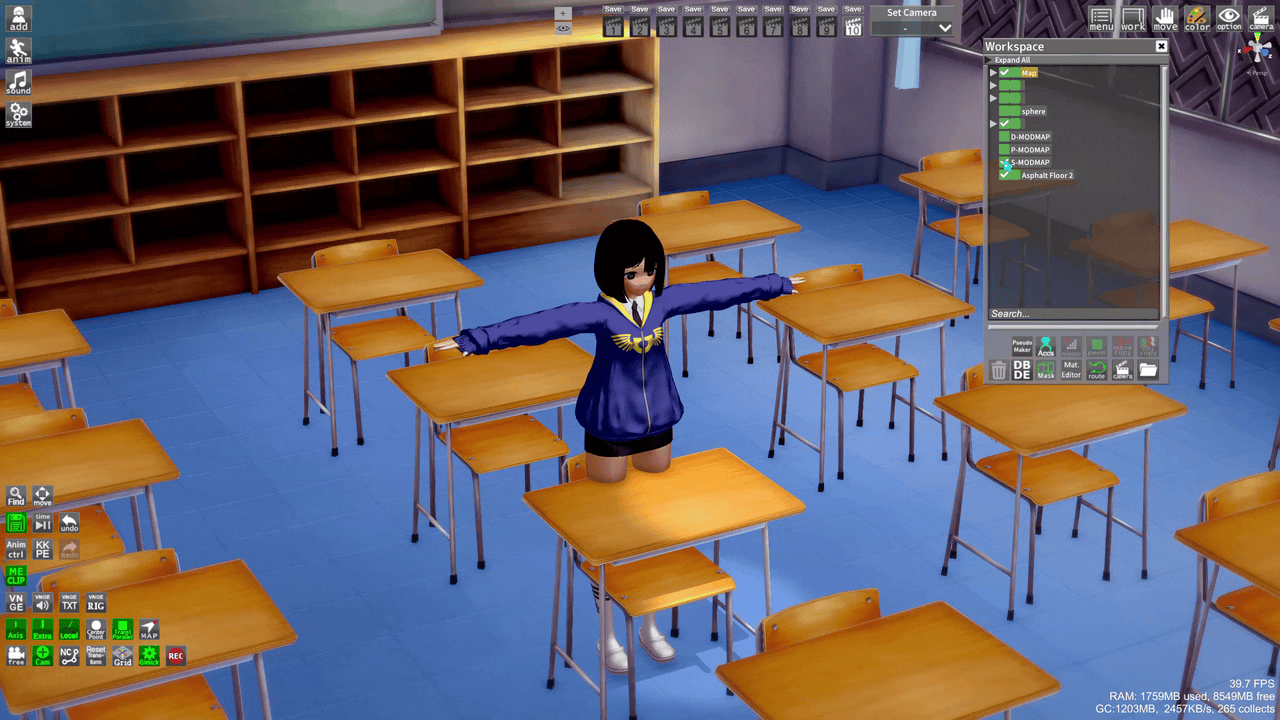The height and width of the screenshot is (720, 1280).
Task: Open the color palette panel
Action: point(1196,20)
